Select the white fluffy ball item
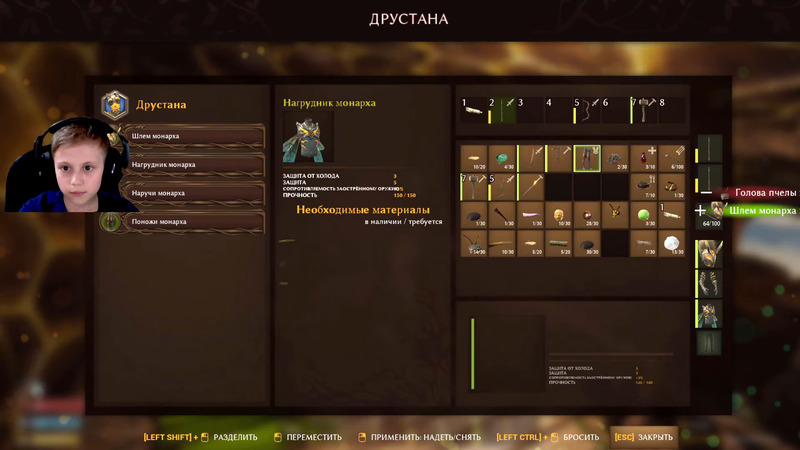 [673, 243]
